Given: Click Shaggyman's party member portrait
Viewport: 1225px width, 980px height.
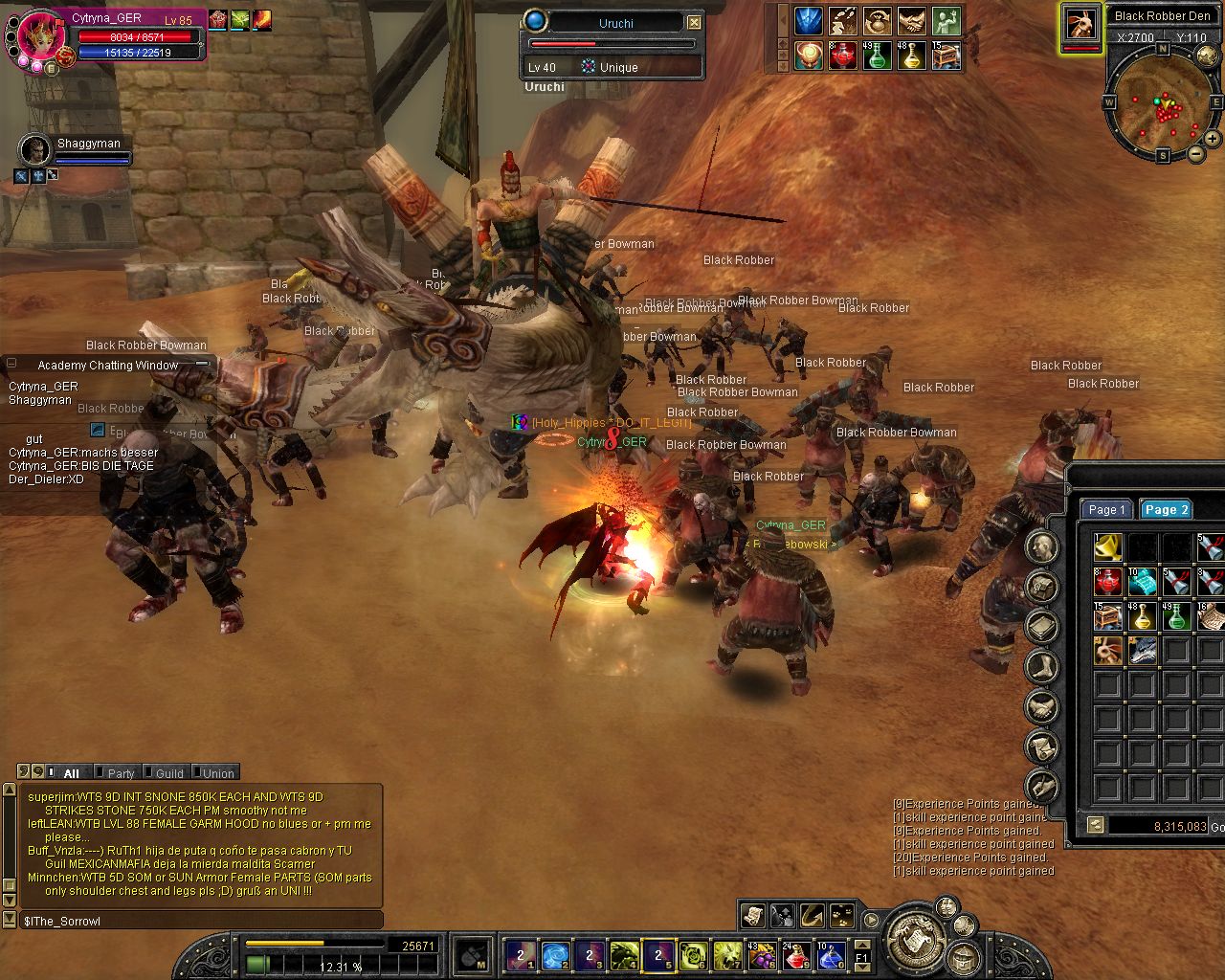Looking at the screenshot, I should pyautogui.click(x=34, y=150).
